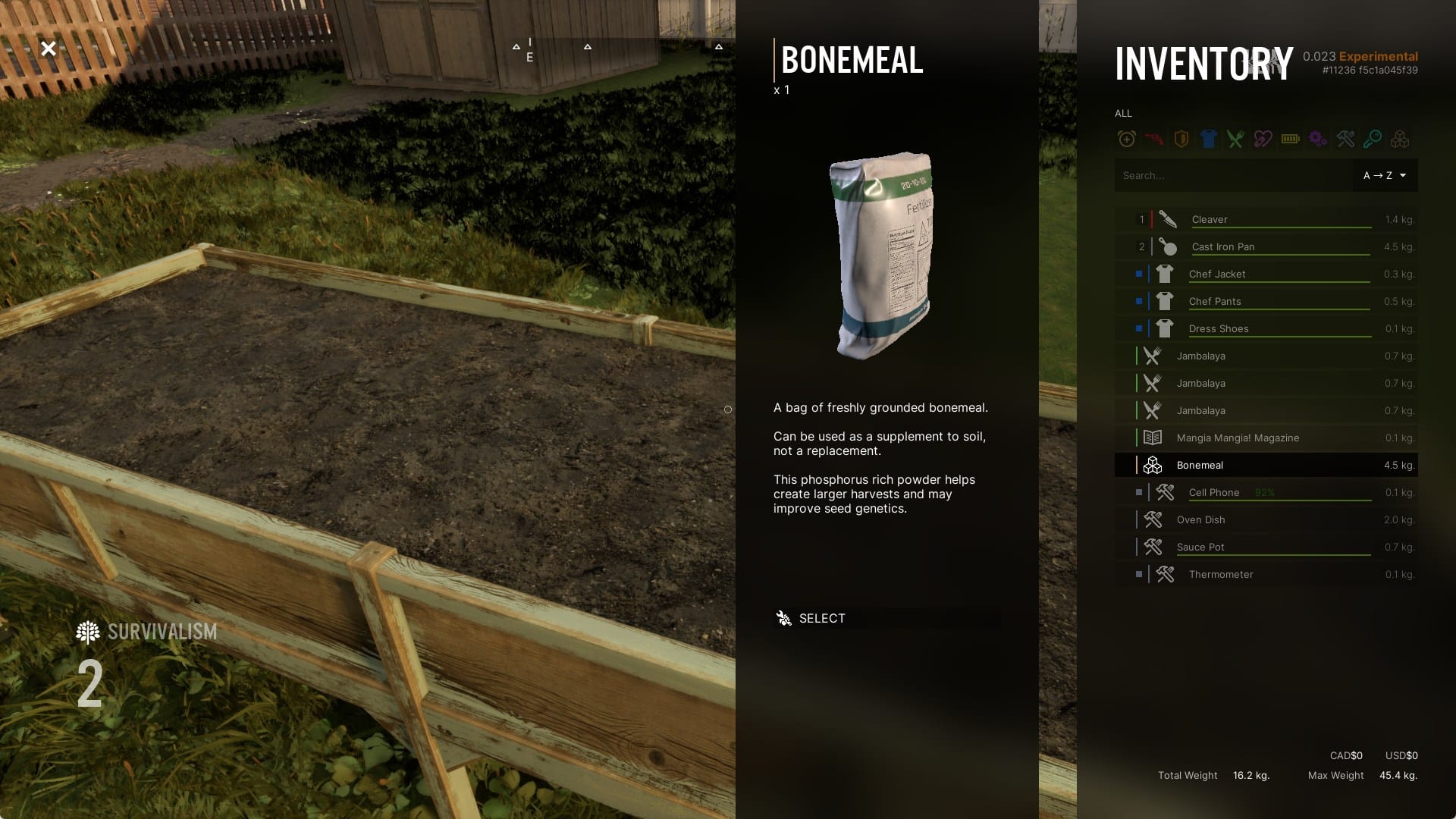The height and width of the screenshot is (819, 1456).
Task: Pick the Chef Jacket entry
Action: click(1216, 274)
